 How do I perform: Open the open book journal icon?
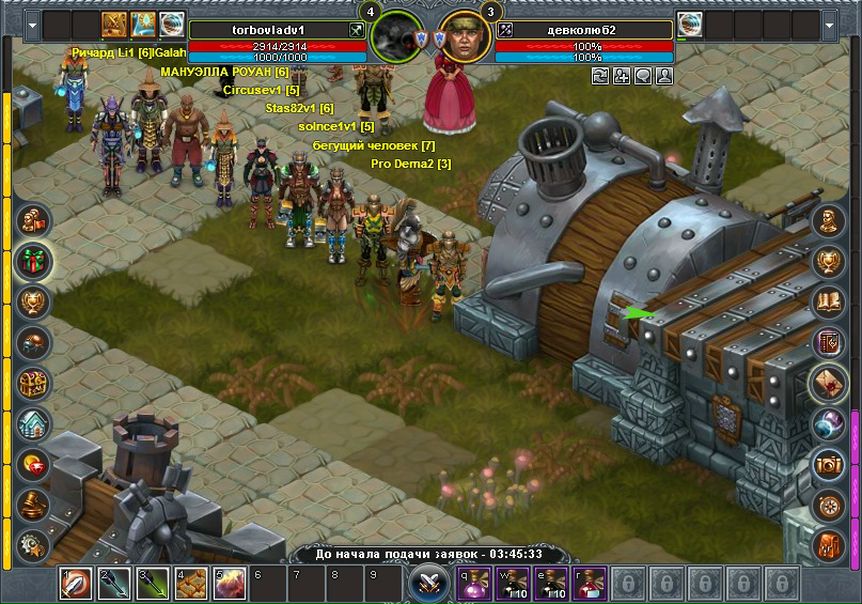click(828, 301)
